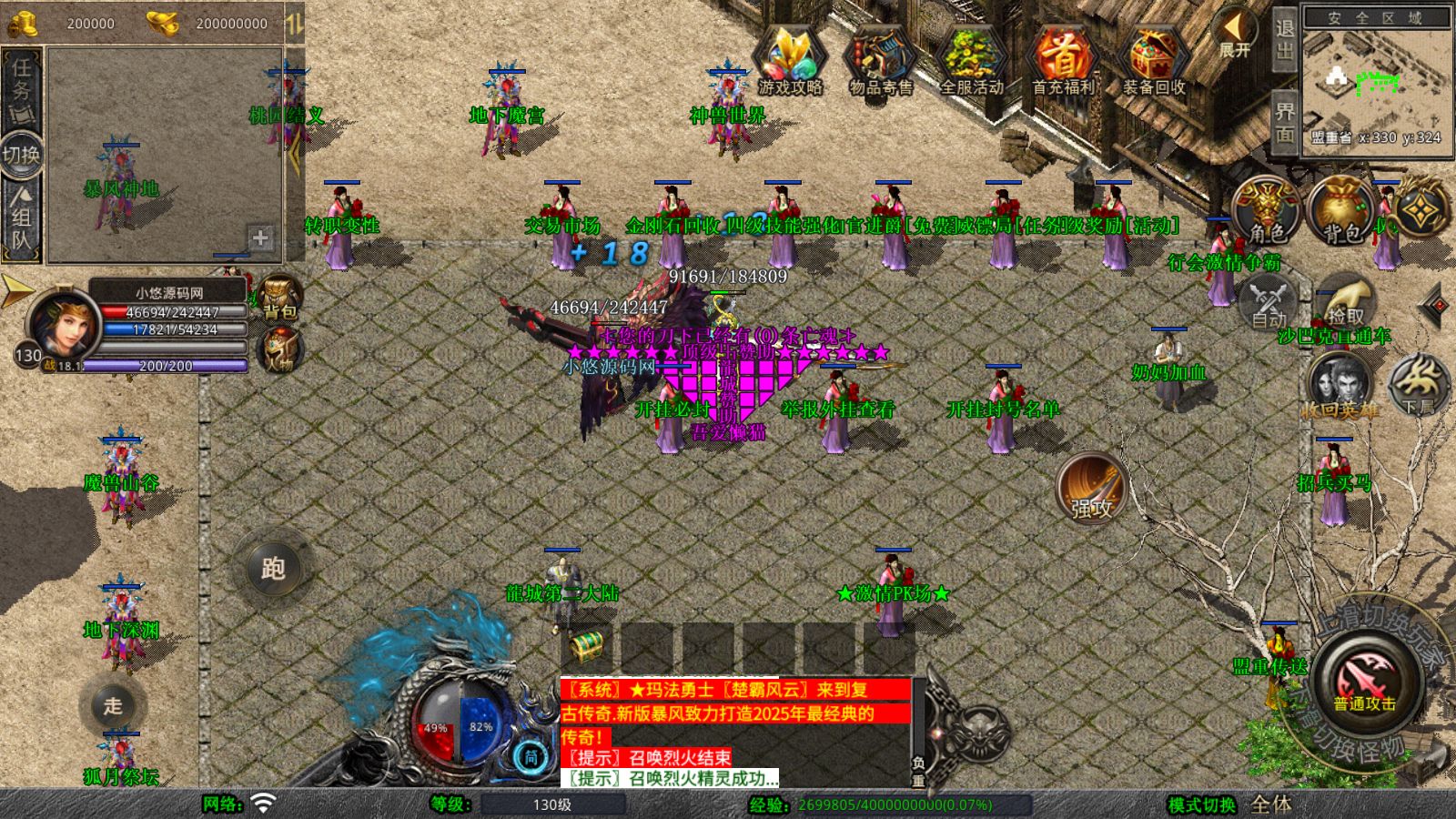Screen dimensions: 1456x819
Task: Select the 组队 team tab
Action: click(21, 218)
